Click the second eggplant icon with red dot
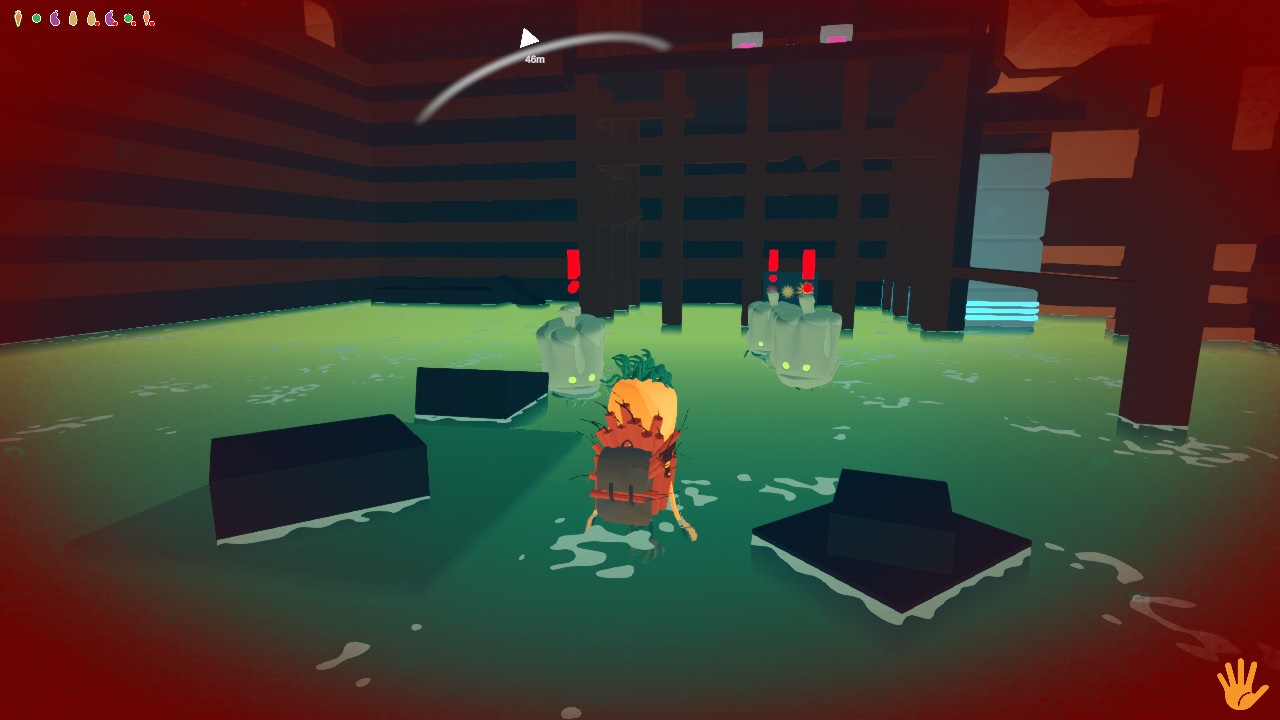Viewport: 1280px width, 720px height. tap(110, 16)
